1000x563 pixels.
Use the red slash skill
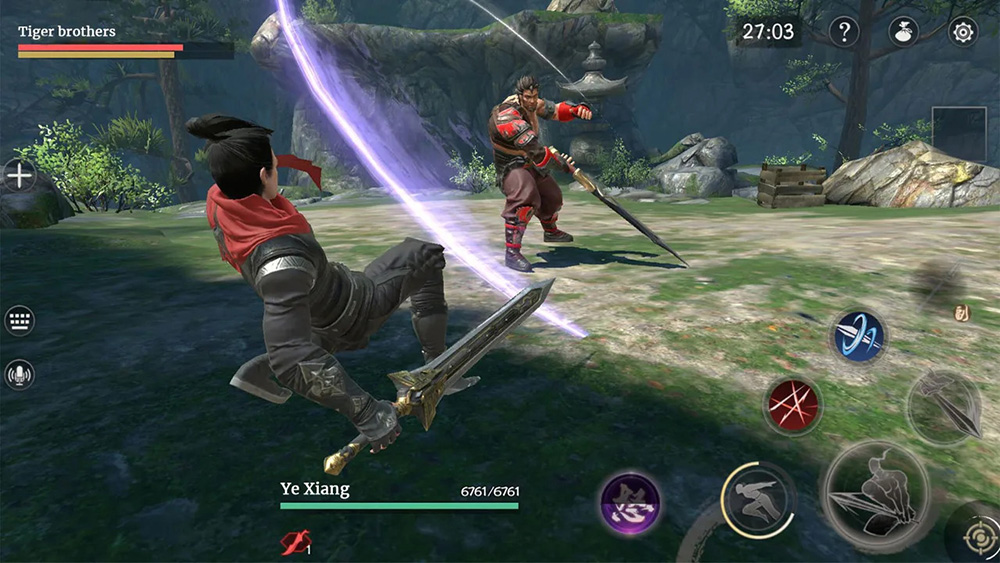point(793,405)
